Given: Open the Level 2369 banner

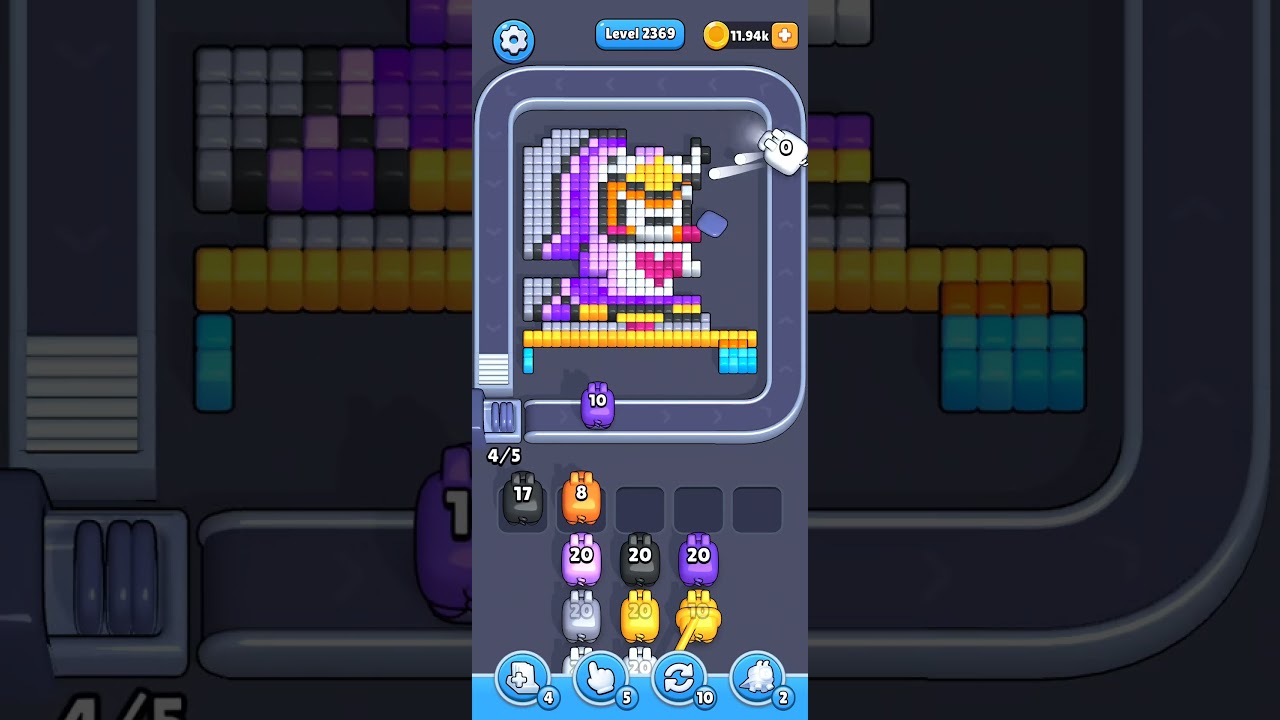Looking at the screenshot, I should pyautogui.click(x=639, y=34).
